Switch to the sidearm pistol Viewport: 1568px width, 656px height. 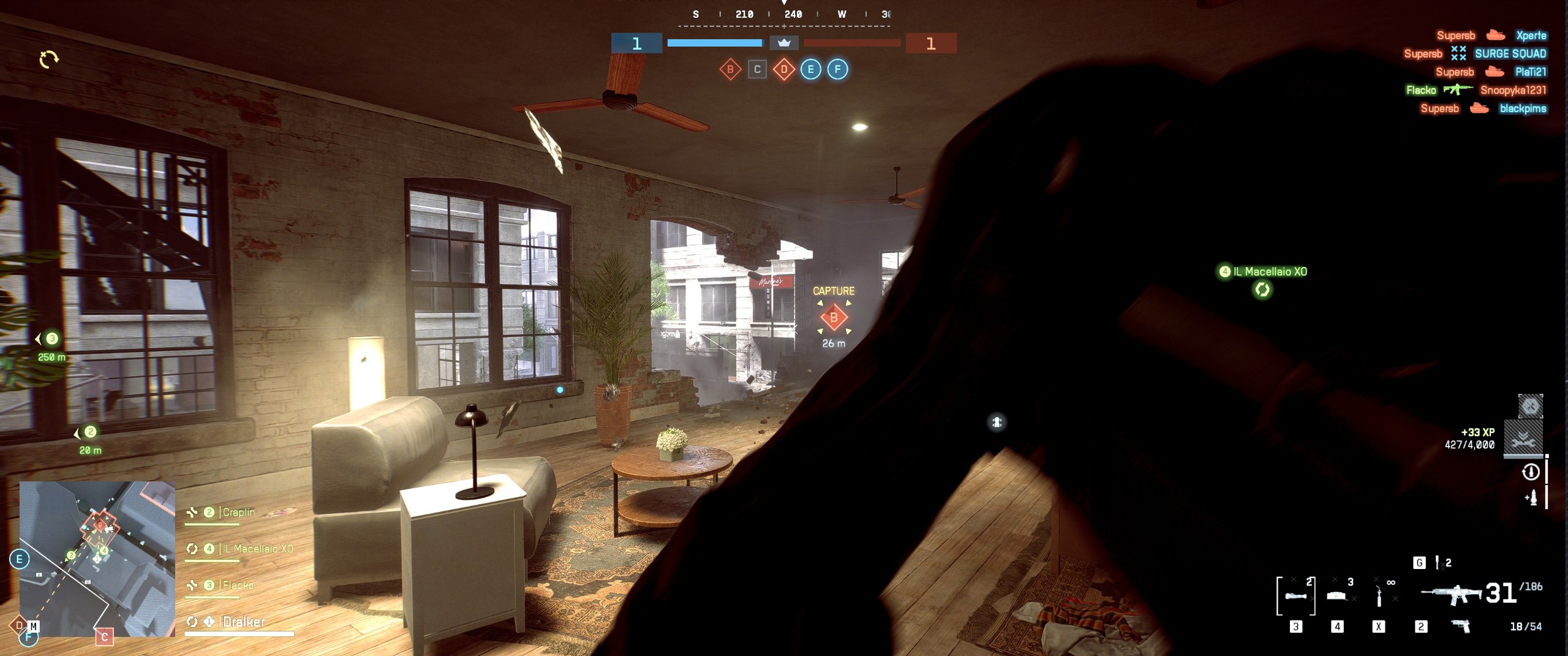1461,626
